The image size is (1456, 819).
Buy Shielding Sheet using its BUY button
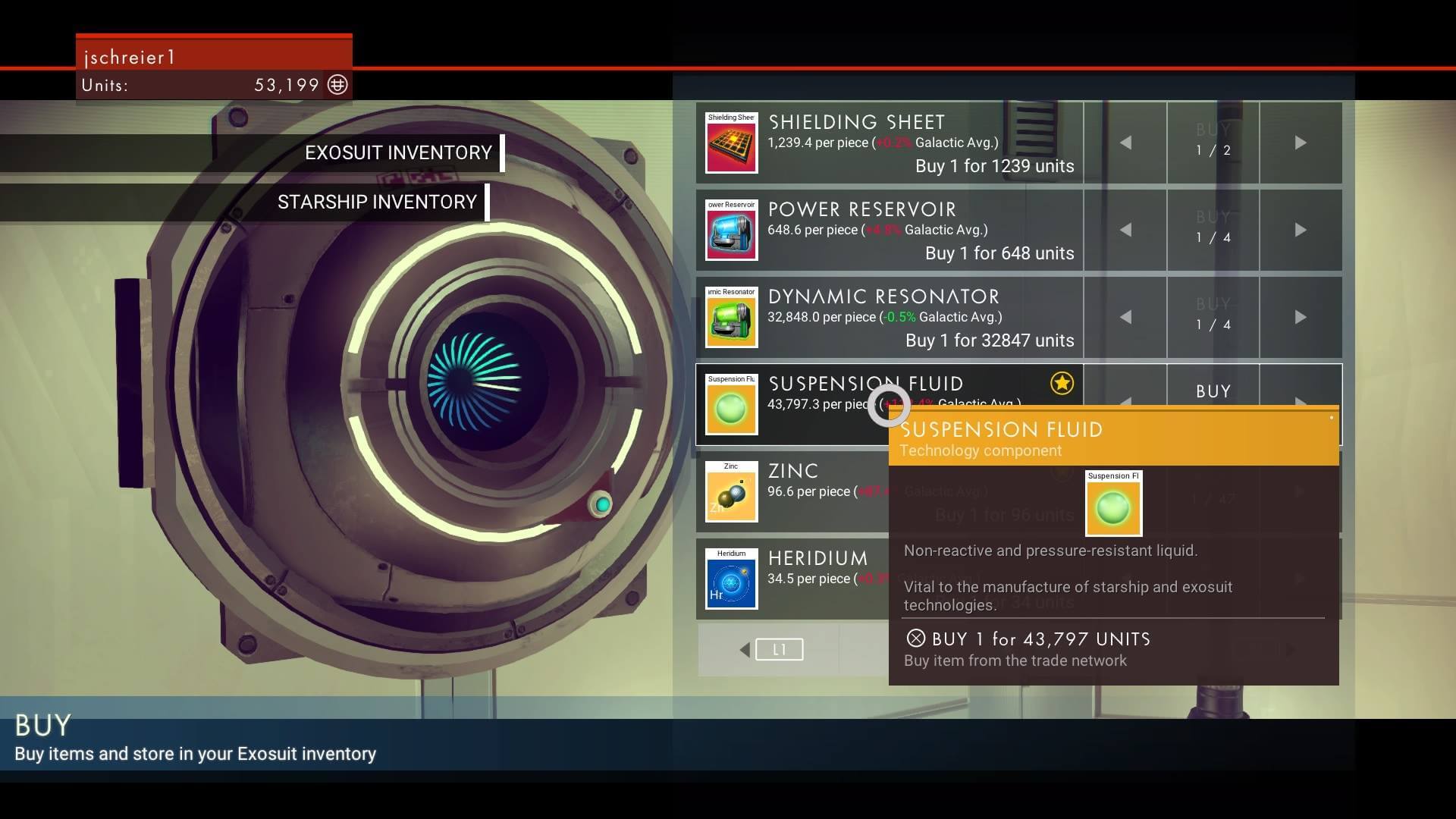1213,141
